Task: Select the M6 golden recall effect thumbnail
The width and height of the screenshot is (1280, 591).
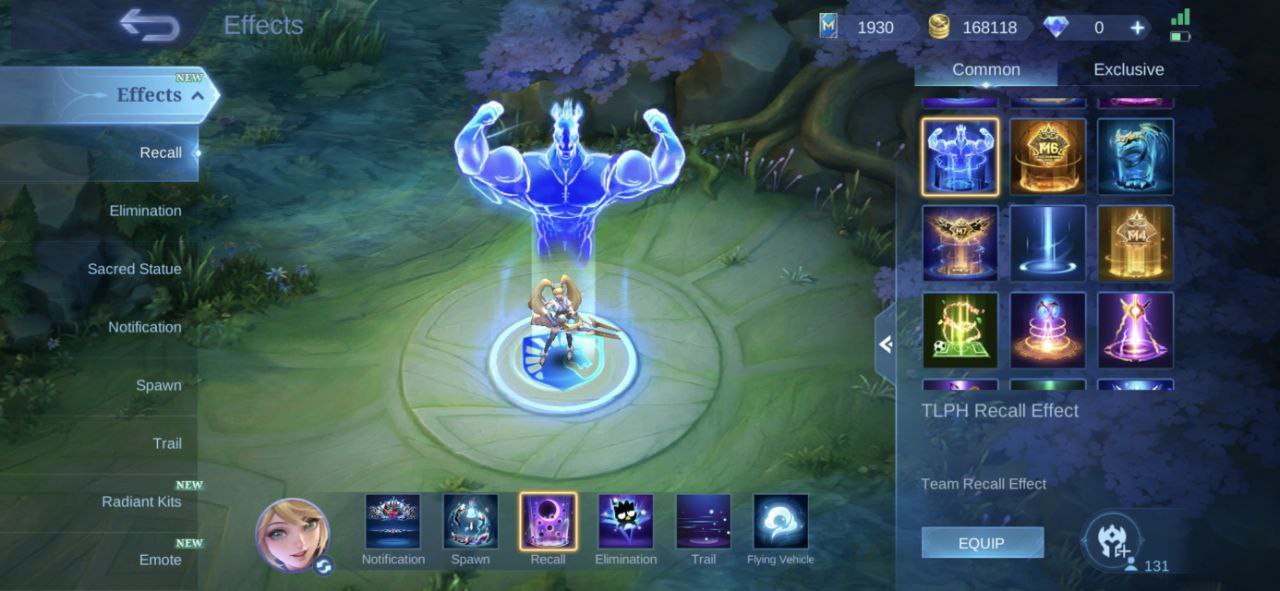Action: [1047, 157]
